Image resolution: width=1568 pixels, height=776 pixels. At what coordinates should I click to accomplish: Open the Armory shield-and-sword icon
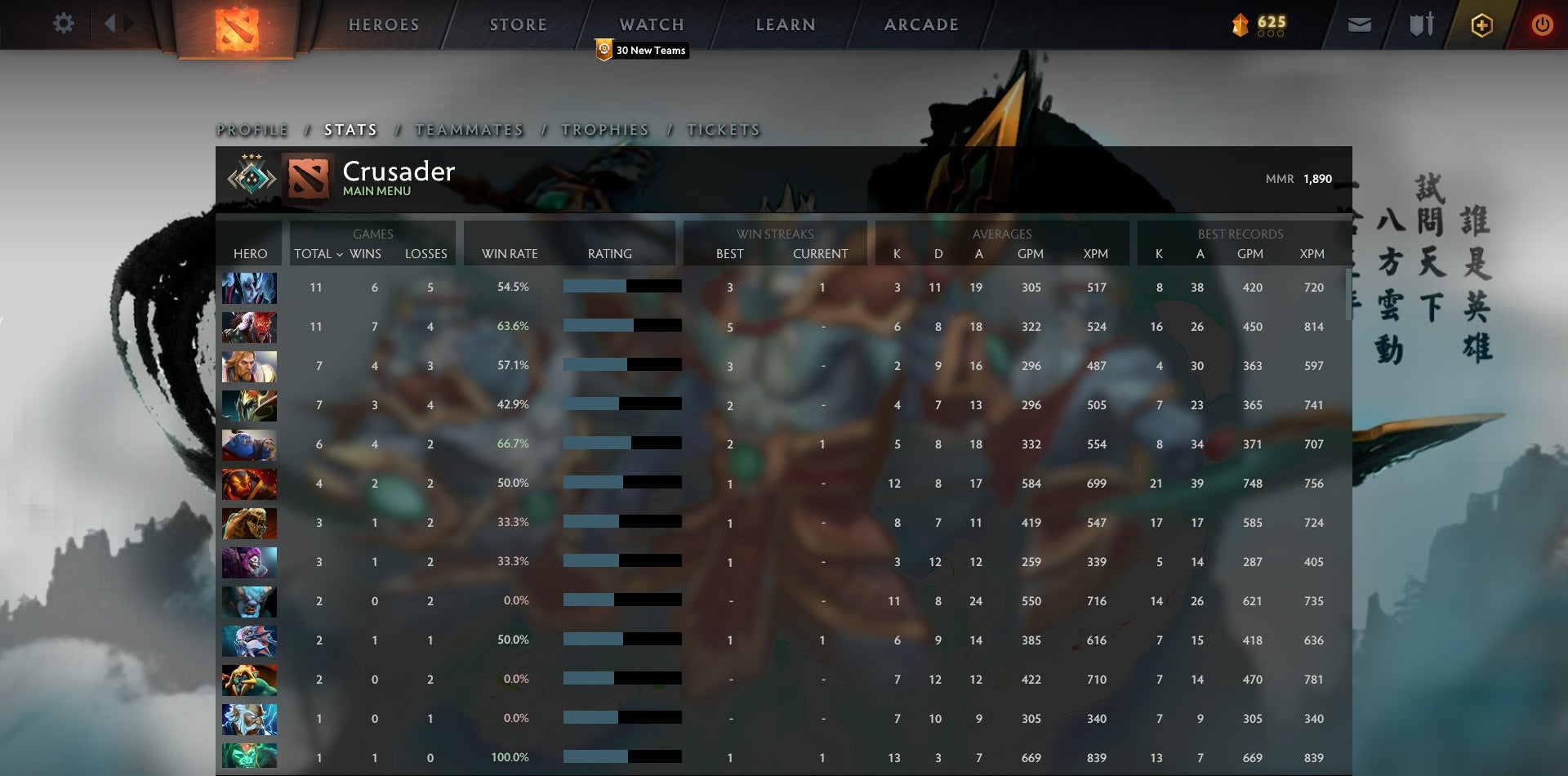coord(1421,25)
